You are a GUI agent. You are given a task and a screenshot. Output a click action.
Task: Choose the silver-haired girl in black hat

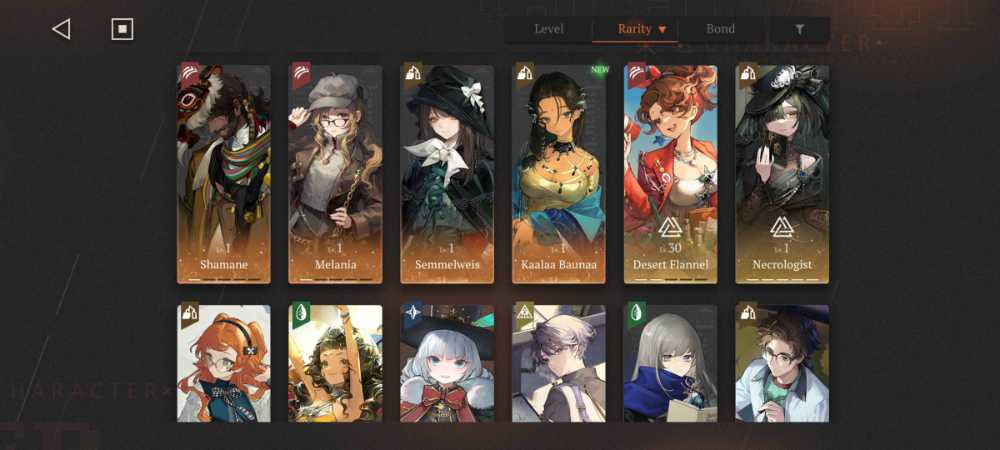[x=448, y=363]
